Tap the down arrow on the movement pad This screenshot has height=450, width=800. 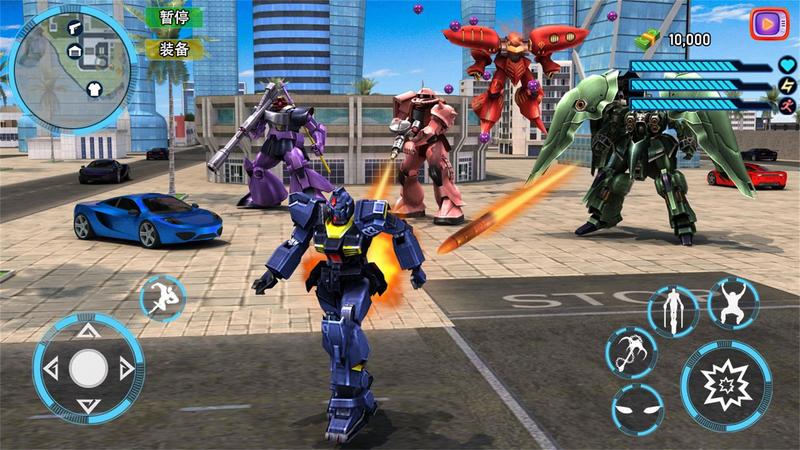click(x=88, y=407)
